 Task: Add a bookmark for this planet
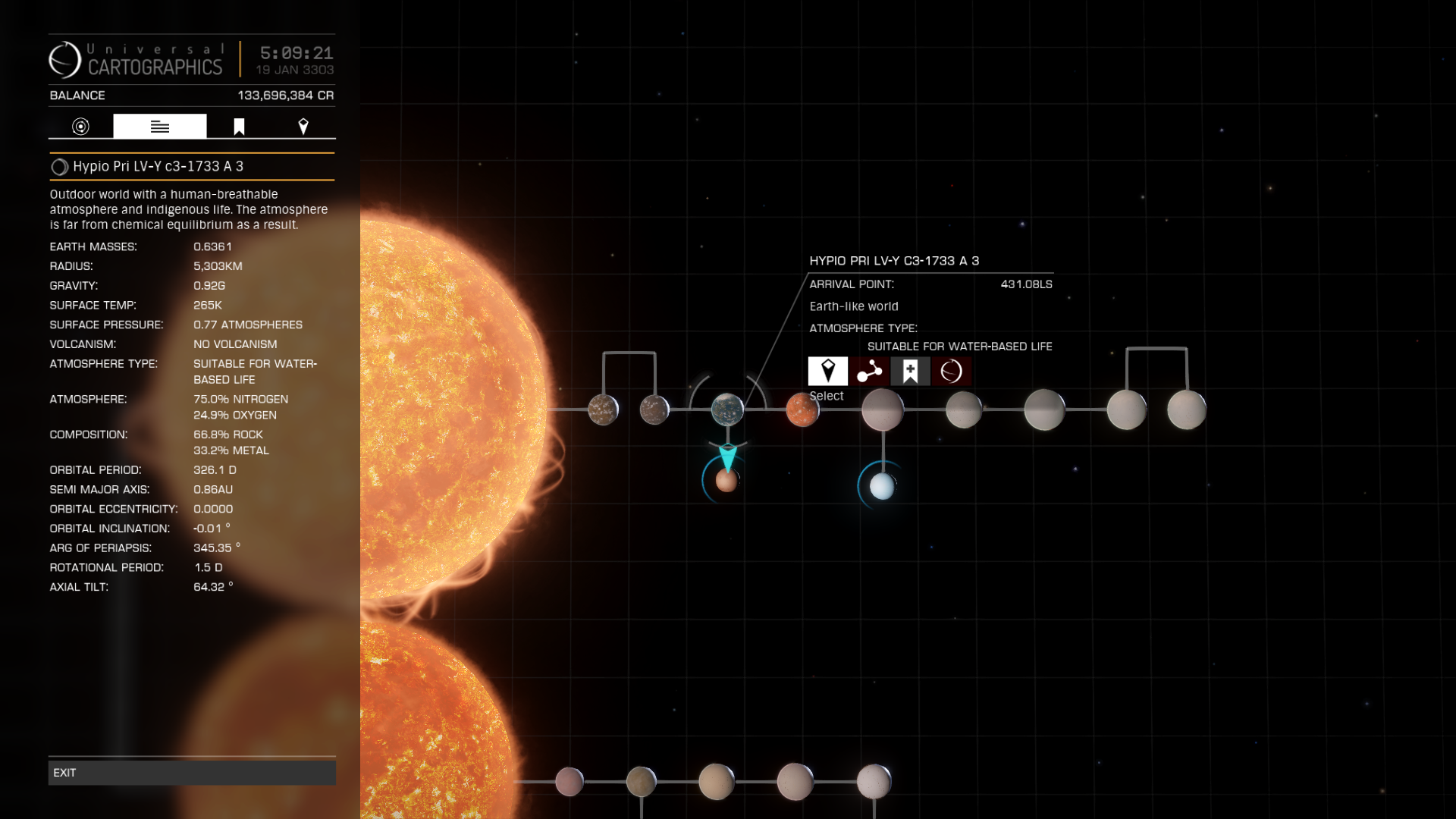[x=910, y=372]
